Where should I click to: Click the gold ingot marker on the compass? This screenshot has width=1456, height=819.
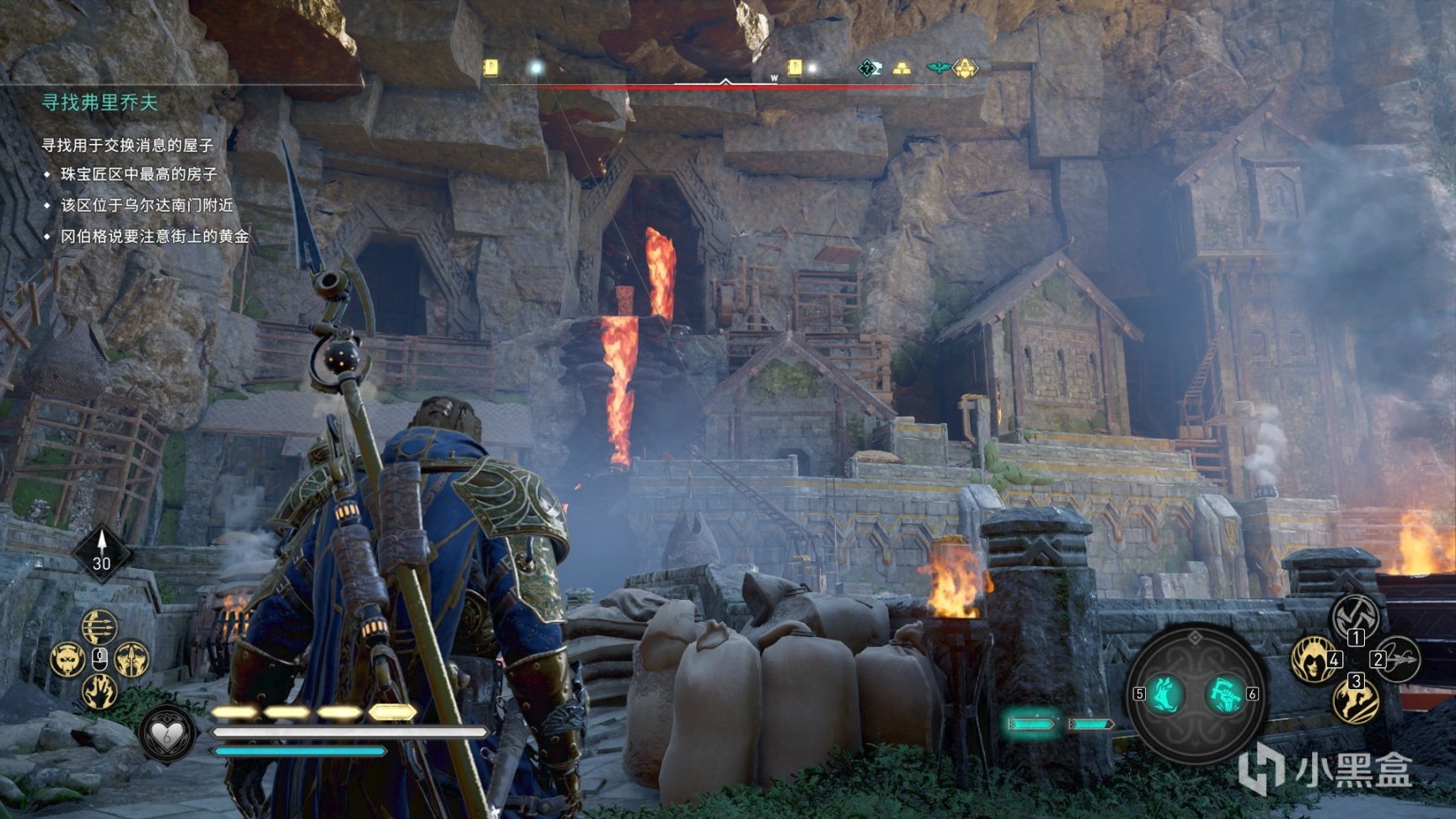pos(902,68)
